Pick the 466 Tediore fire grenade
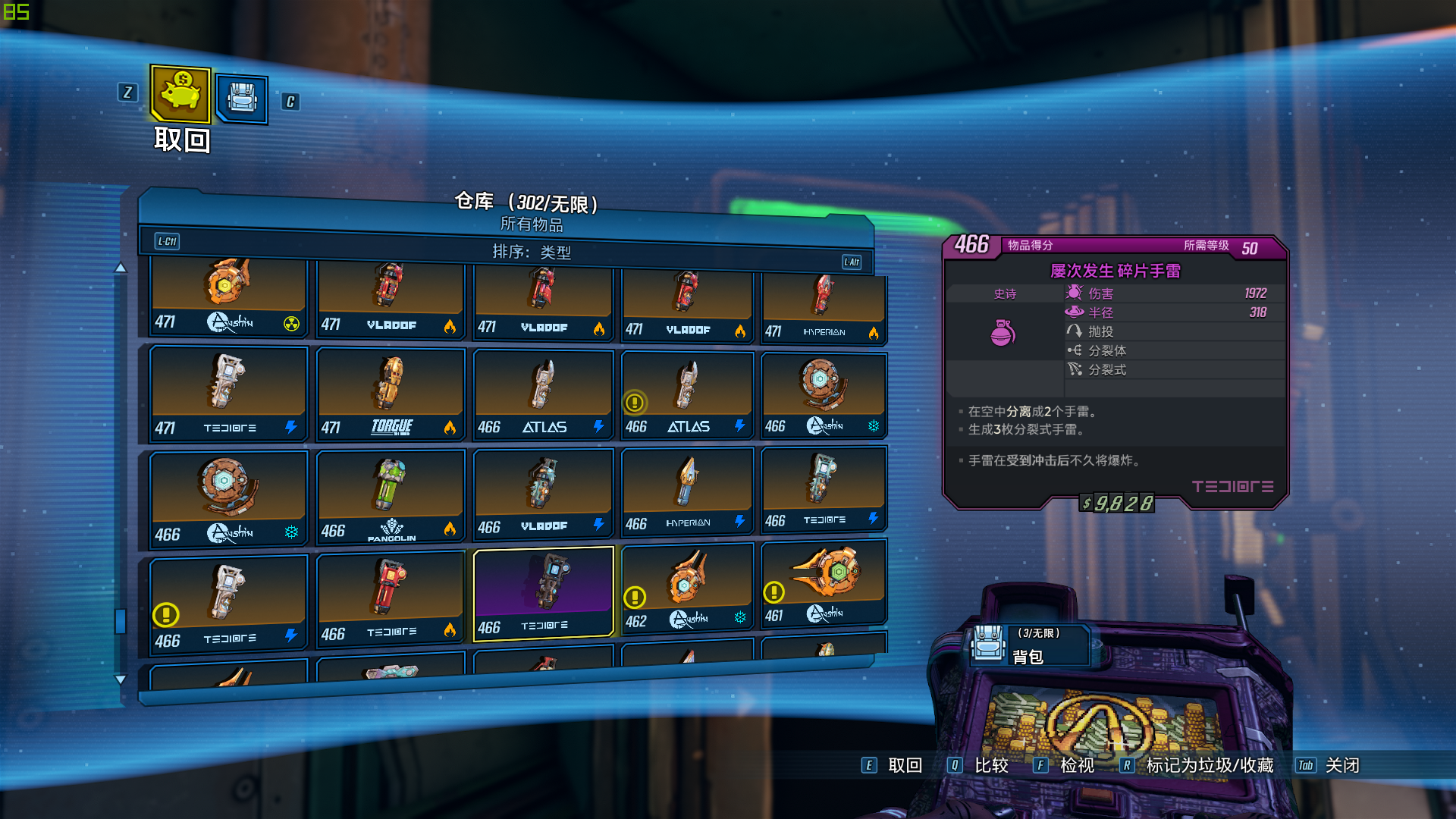Image resolution: width=1456 pixels, height=819 pixels. [x=390, y=599]
